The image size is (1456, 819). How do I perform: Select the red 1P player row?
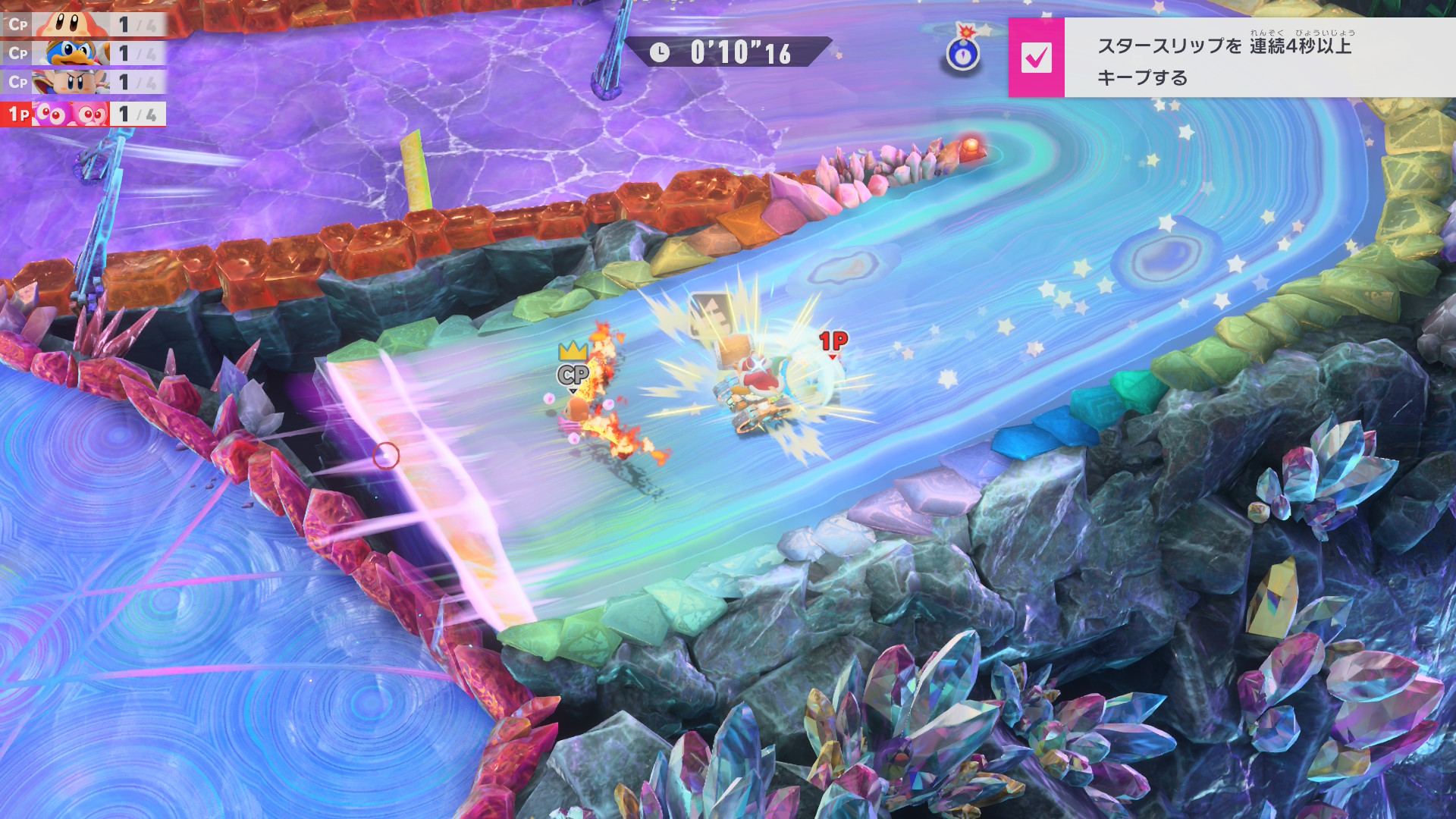click(83, 114)
